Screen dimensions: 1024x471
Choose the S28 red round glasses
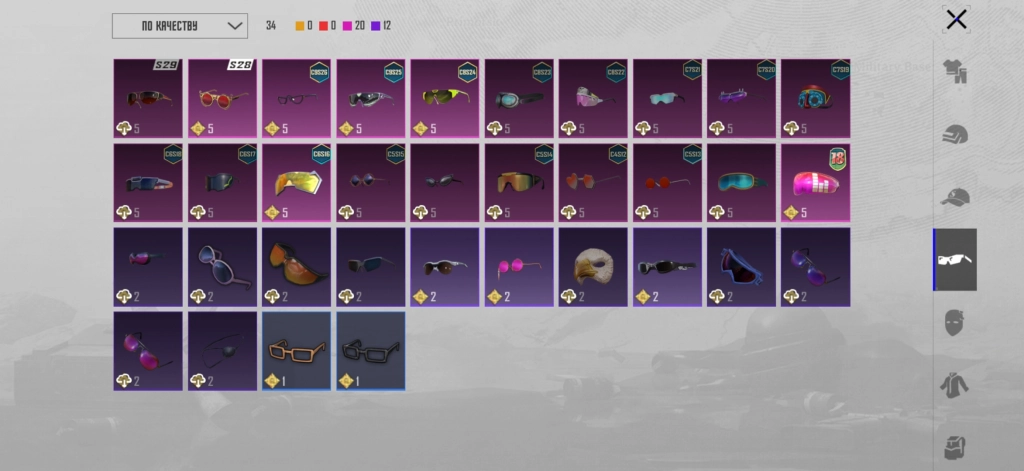tap(222, 98)
